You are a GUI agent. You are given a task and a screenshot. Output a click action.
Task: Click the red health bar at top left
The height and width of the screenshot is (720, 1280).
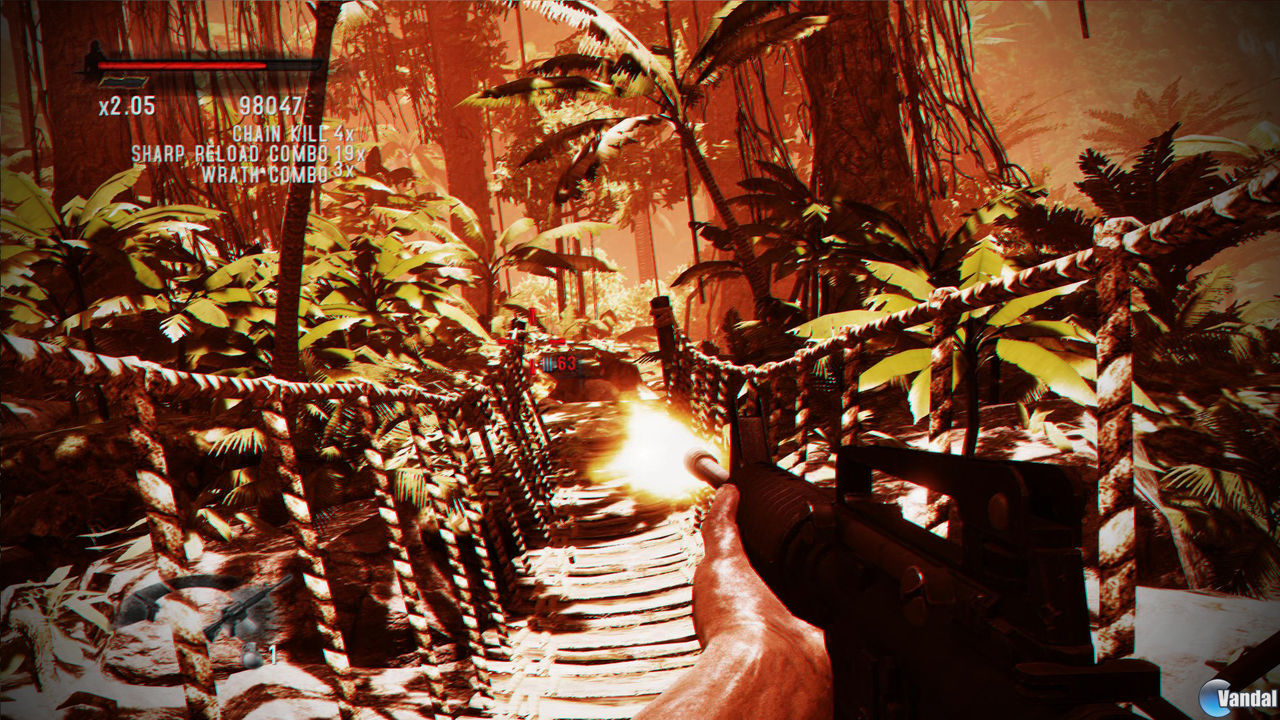[182, 65]
